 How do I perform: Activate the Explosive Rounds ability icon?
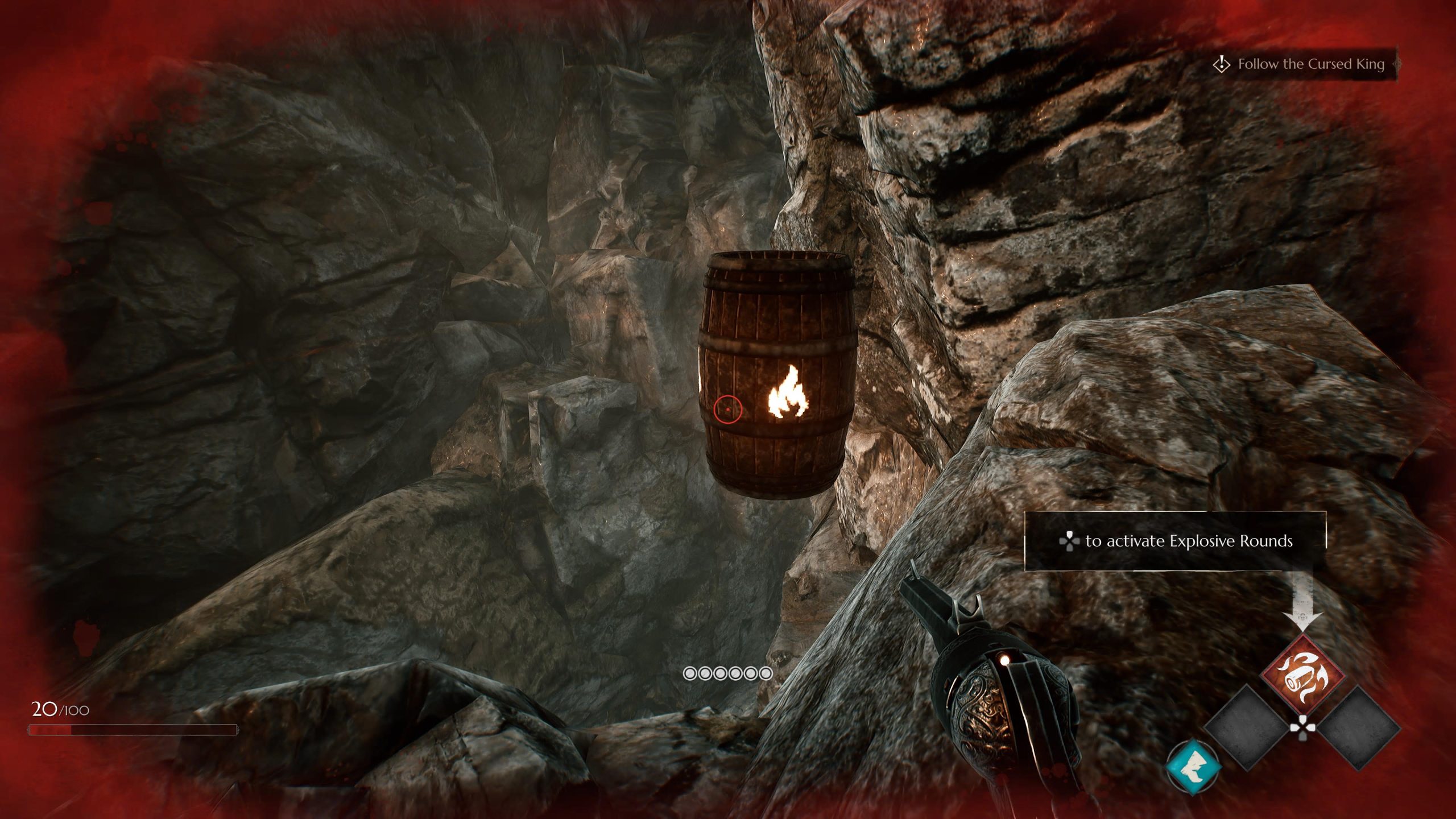[x=1302, y=676]
